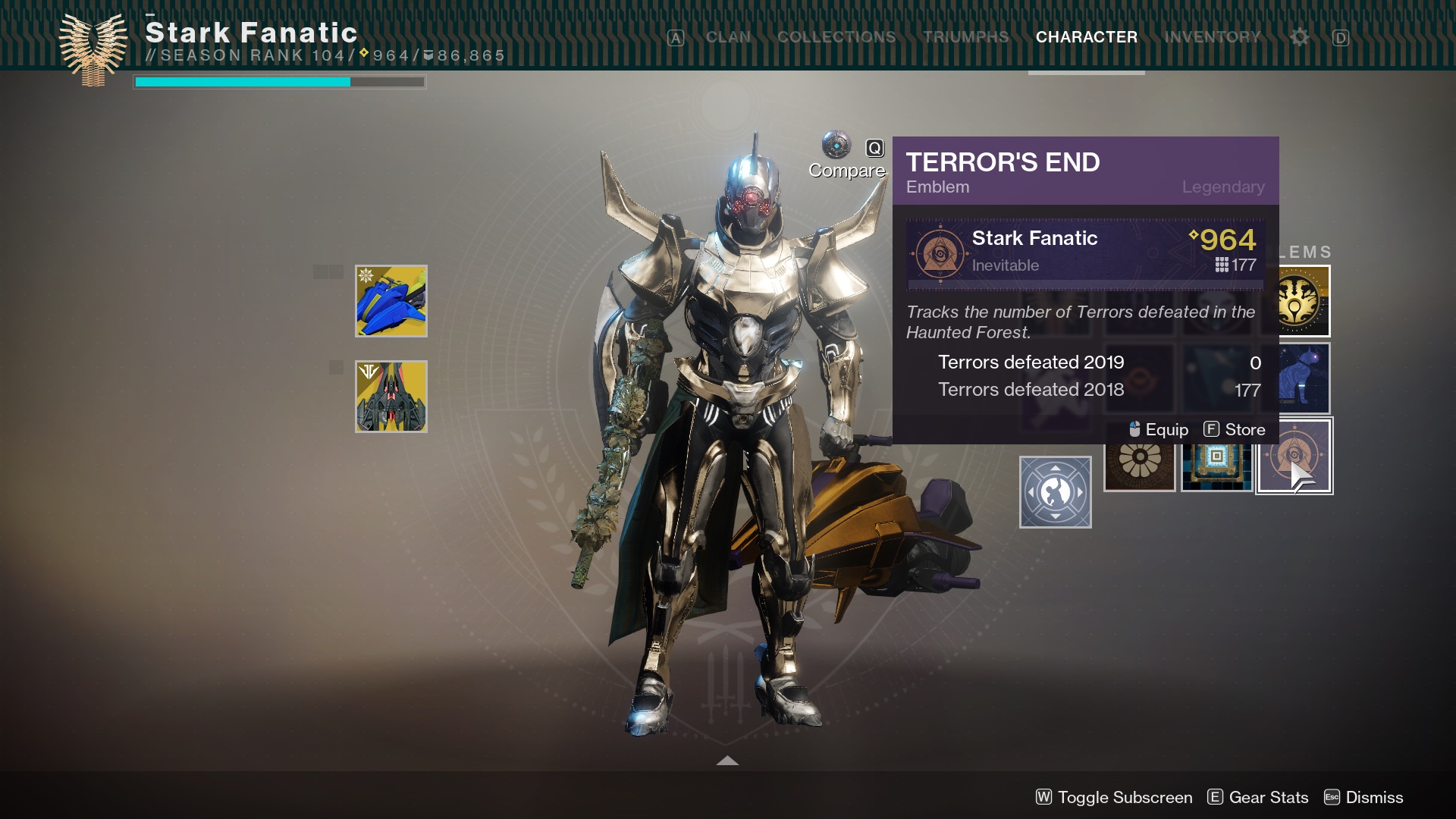Pick the blue cat emblem
The image size is (1456, 819).
(x=1304, y=378)
